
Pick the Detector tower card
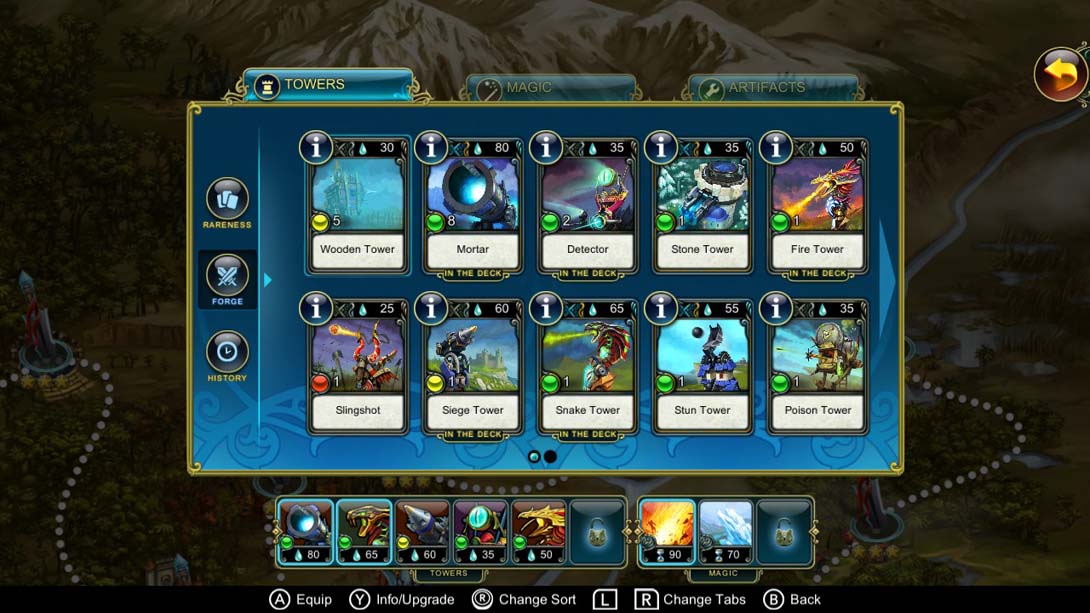[x=588, y=207]
